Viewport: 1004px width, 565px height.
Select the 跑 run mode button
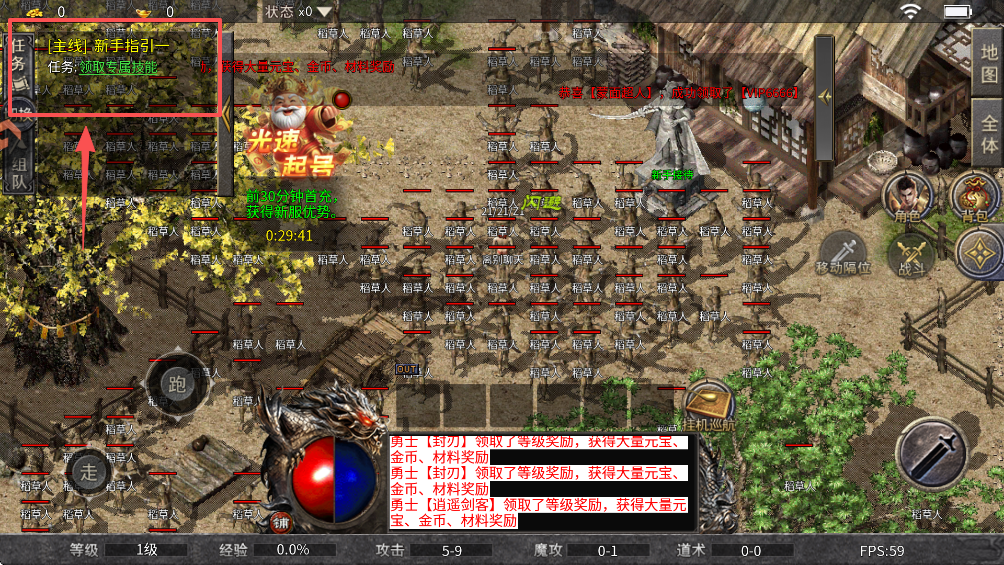178,383
